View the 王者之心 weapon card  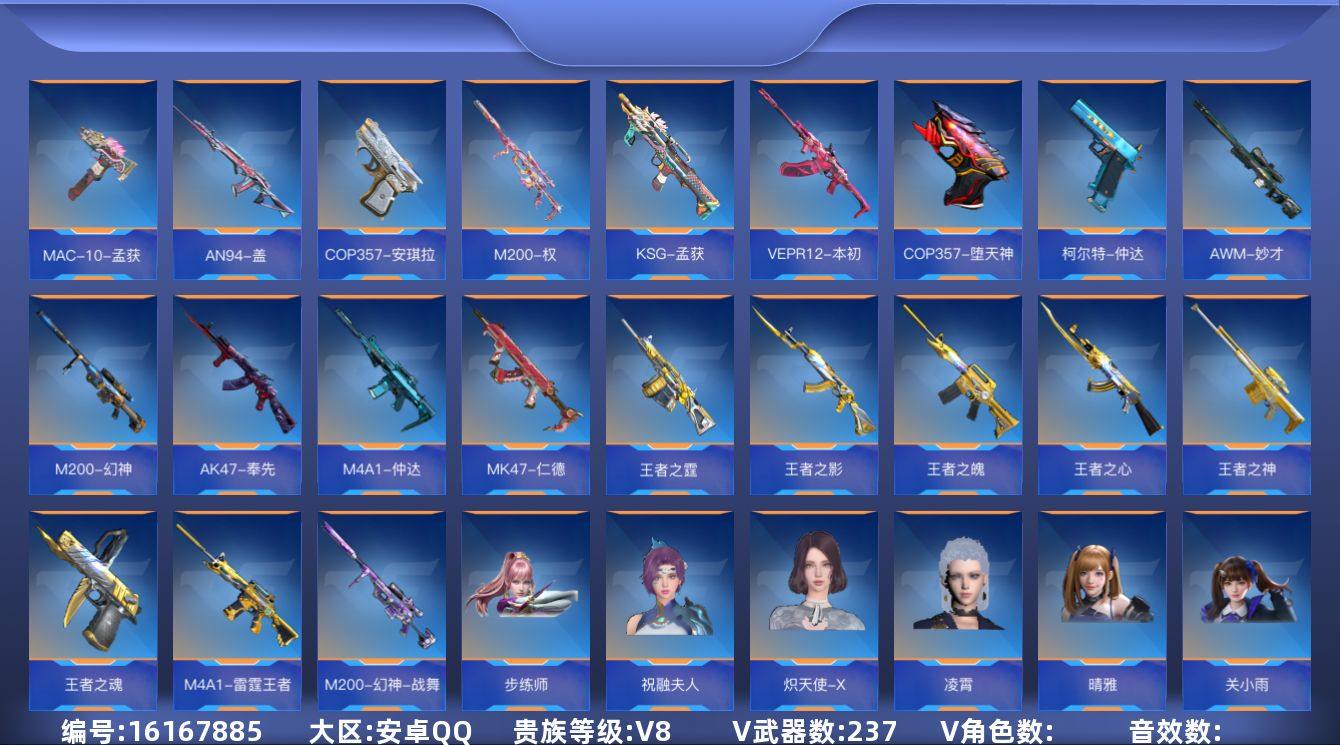(1102, 385)
